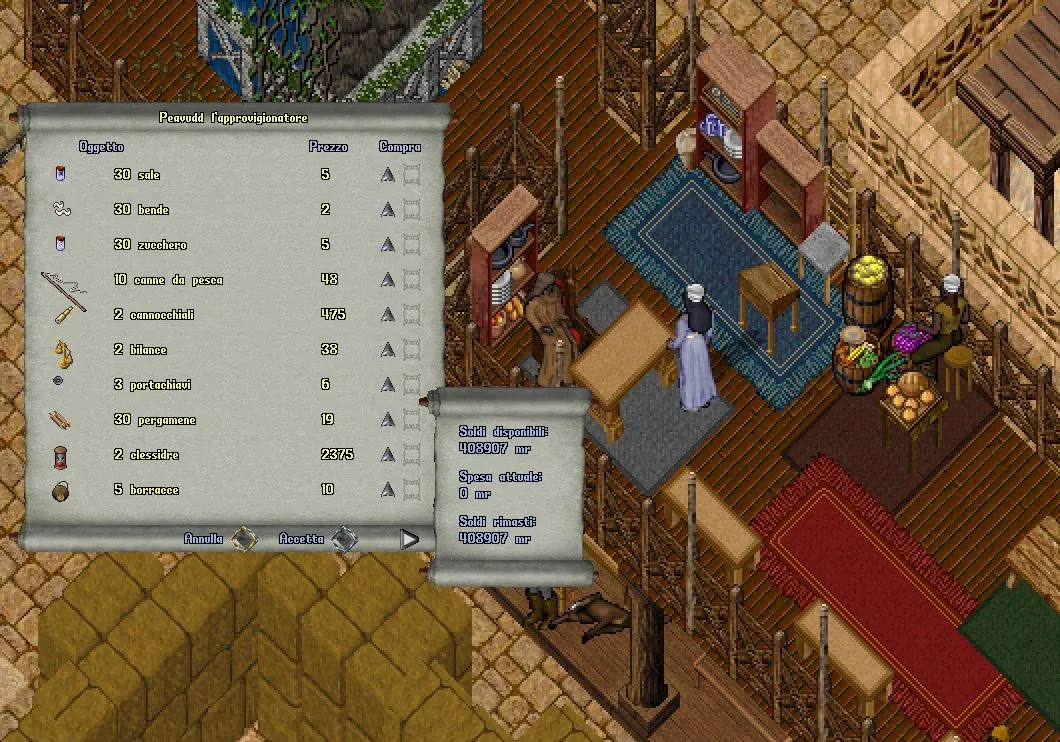This screenshot has width=1060, height=742.
Task: Increase pergamene buy count
Action: 388,420
